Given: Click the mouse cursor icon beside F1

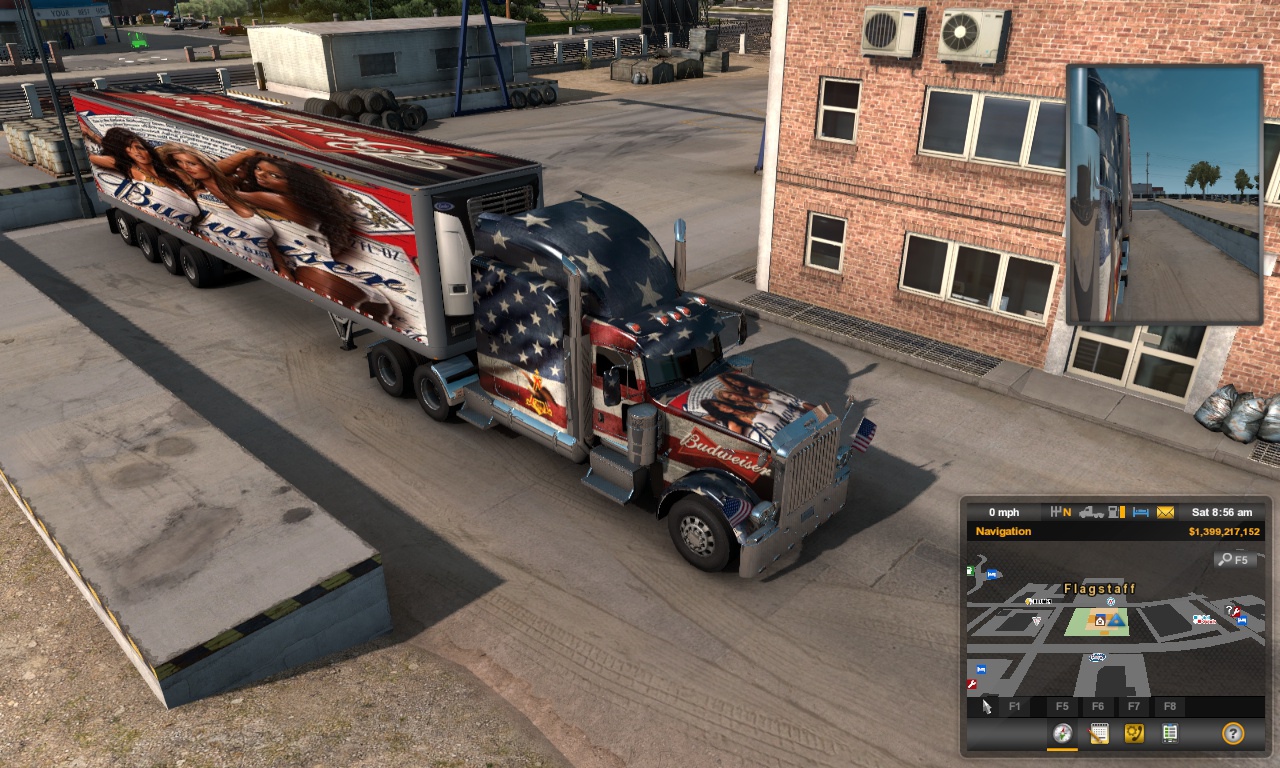Looking at the screenshot, I should coord(987,706).
